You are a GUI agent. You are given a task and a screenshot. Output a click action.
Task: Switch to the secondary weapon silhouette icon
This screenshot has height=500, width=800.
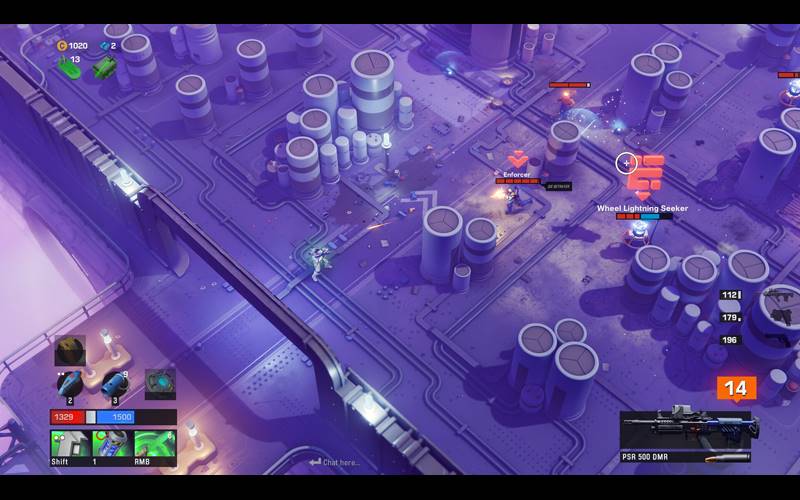click(x=777, y=297)
